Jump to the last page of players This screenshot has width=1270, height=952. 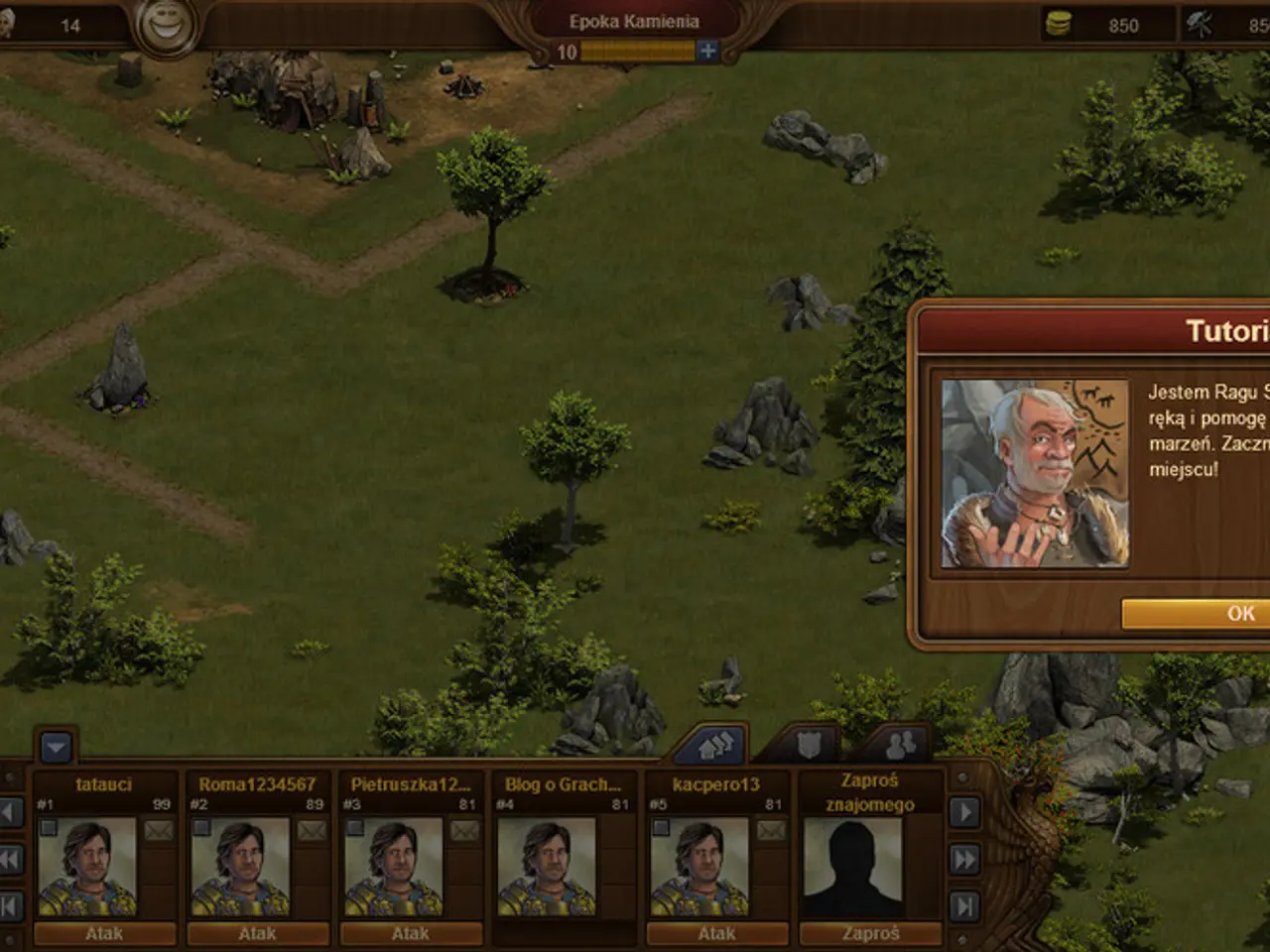[x=964, y=905]
